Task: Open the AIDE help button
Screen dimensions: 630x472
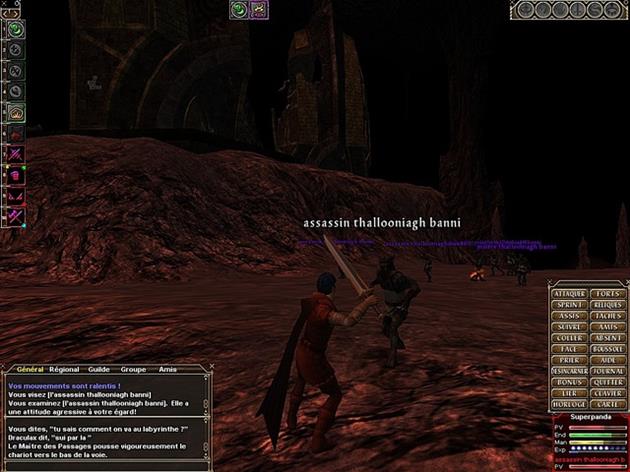Action: point(609,360)
